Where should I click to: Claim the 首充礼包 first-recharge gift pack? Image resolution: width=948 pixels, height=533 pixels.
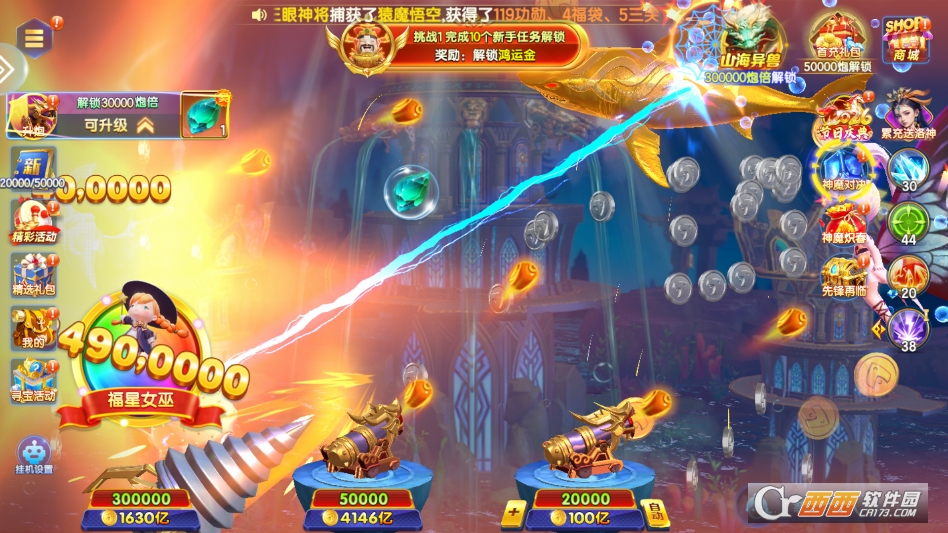pyautogui.click(x=837, y=41)
